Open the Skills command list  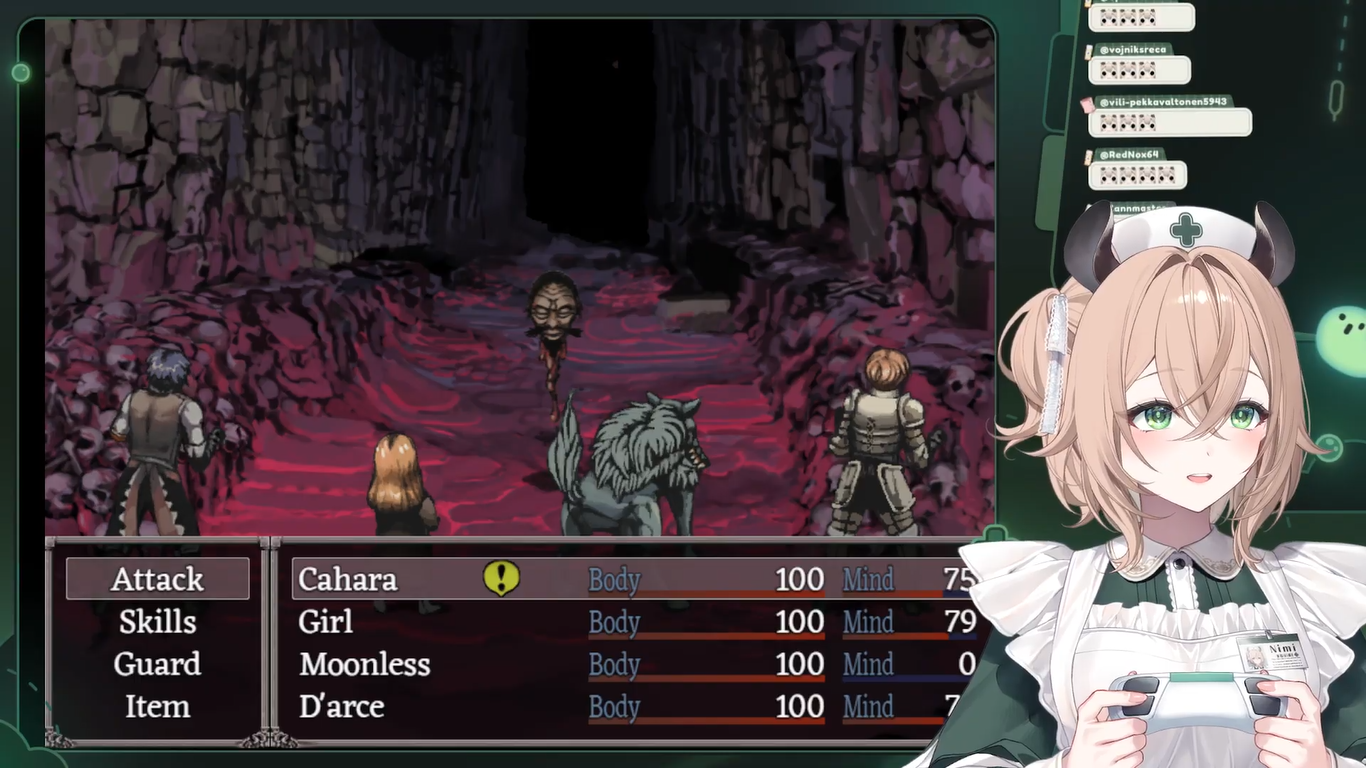coord(157,622)
